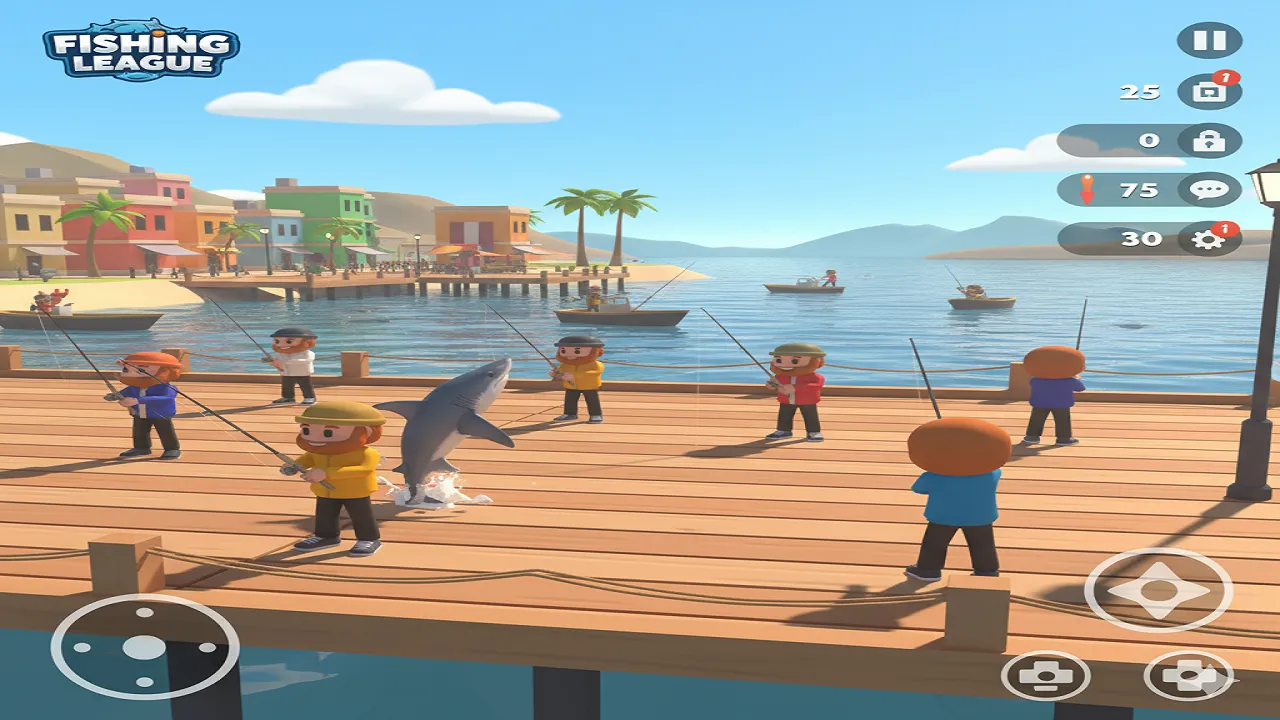
Task: Open the photo album showing 25 captures
Action: pos(1210,91)
